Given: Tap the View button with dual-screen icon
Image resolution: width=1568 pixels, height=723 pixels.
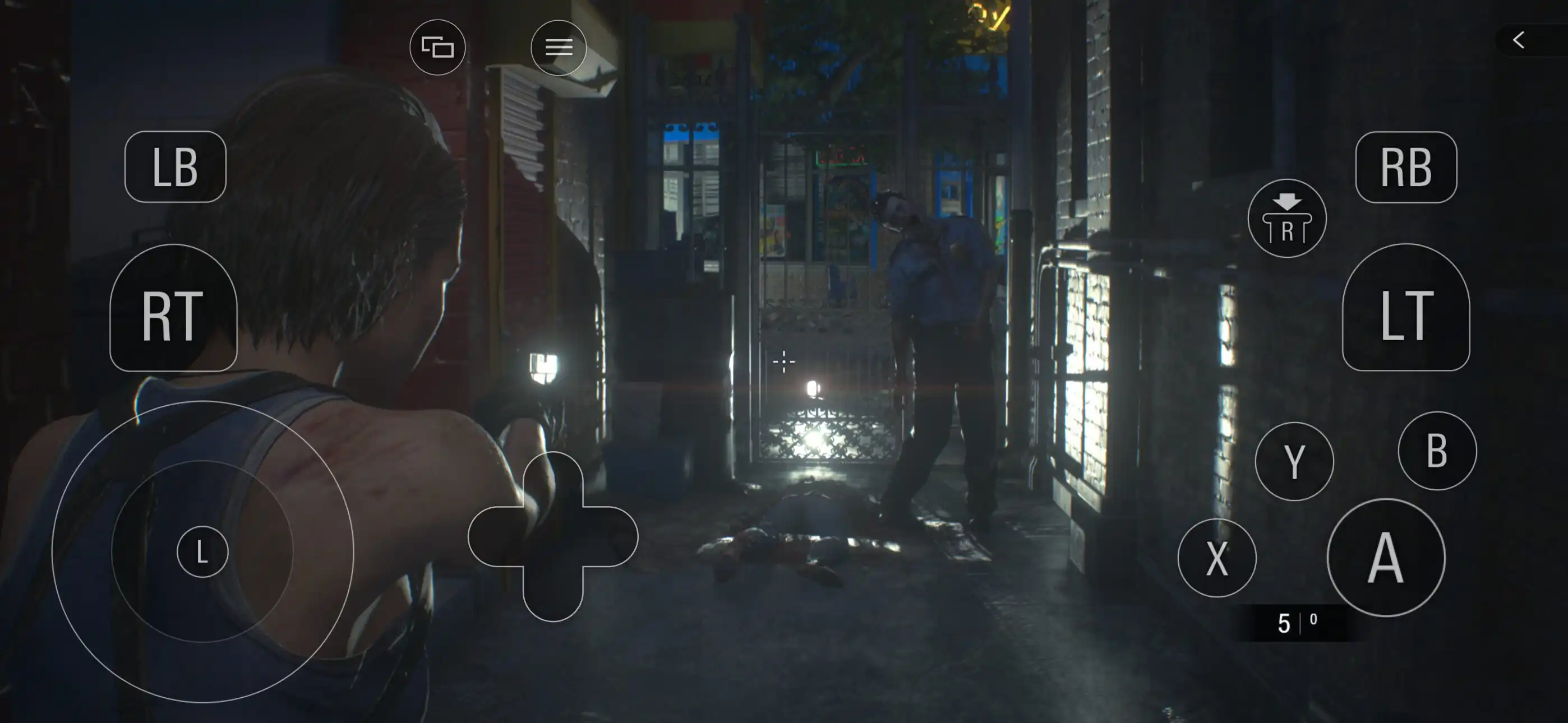Looking at the screenshot, I should [x=437, y=47].
